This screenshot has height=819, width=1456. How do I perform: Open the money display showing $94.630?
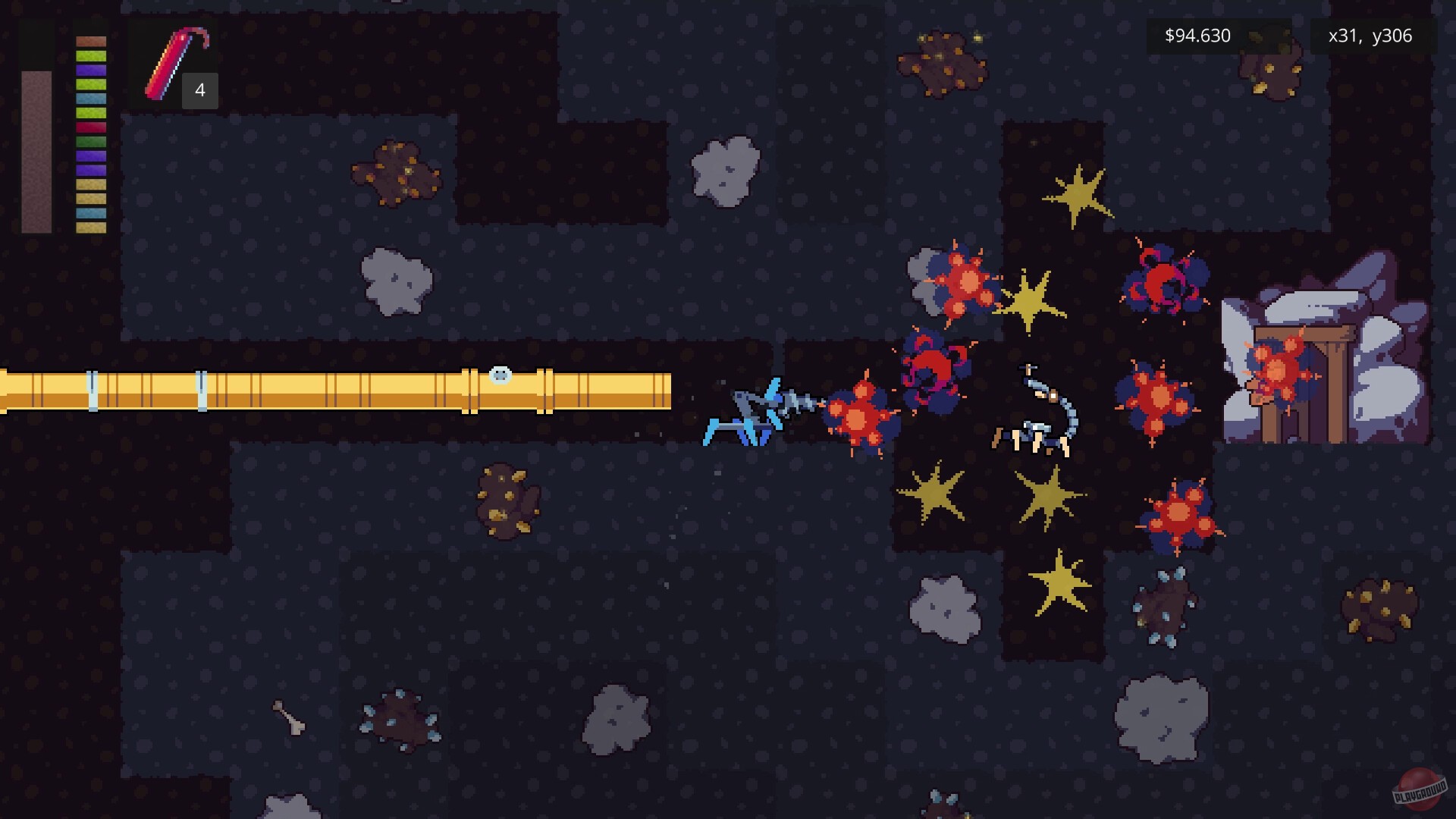(1196, 35)
